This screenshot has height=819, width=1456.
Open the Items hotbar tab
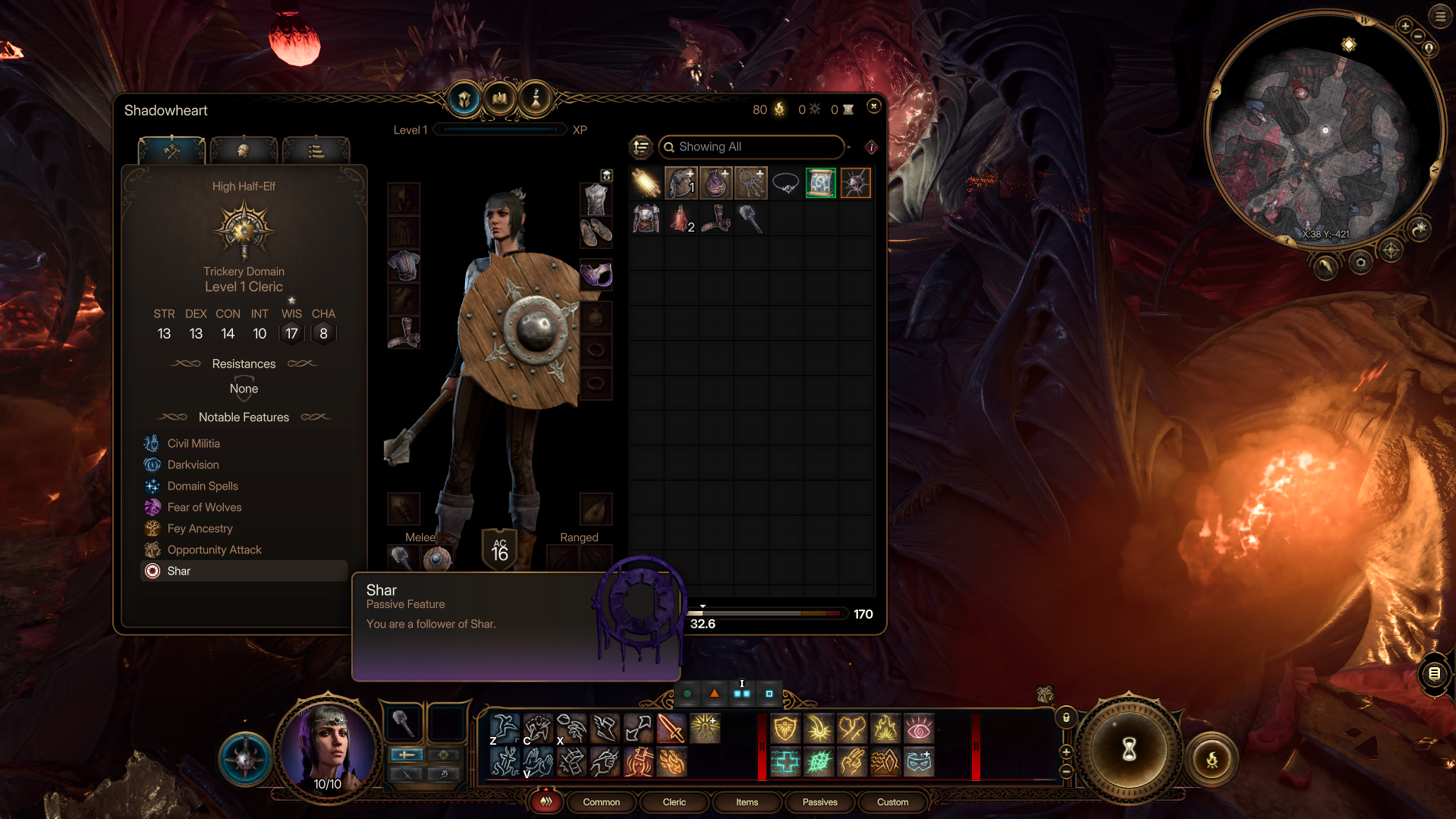(x=747, y=802)
